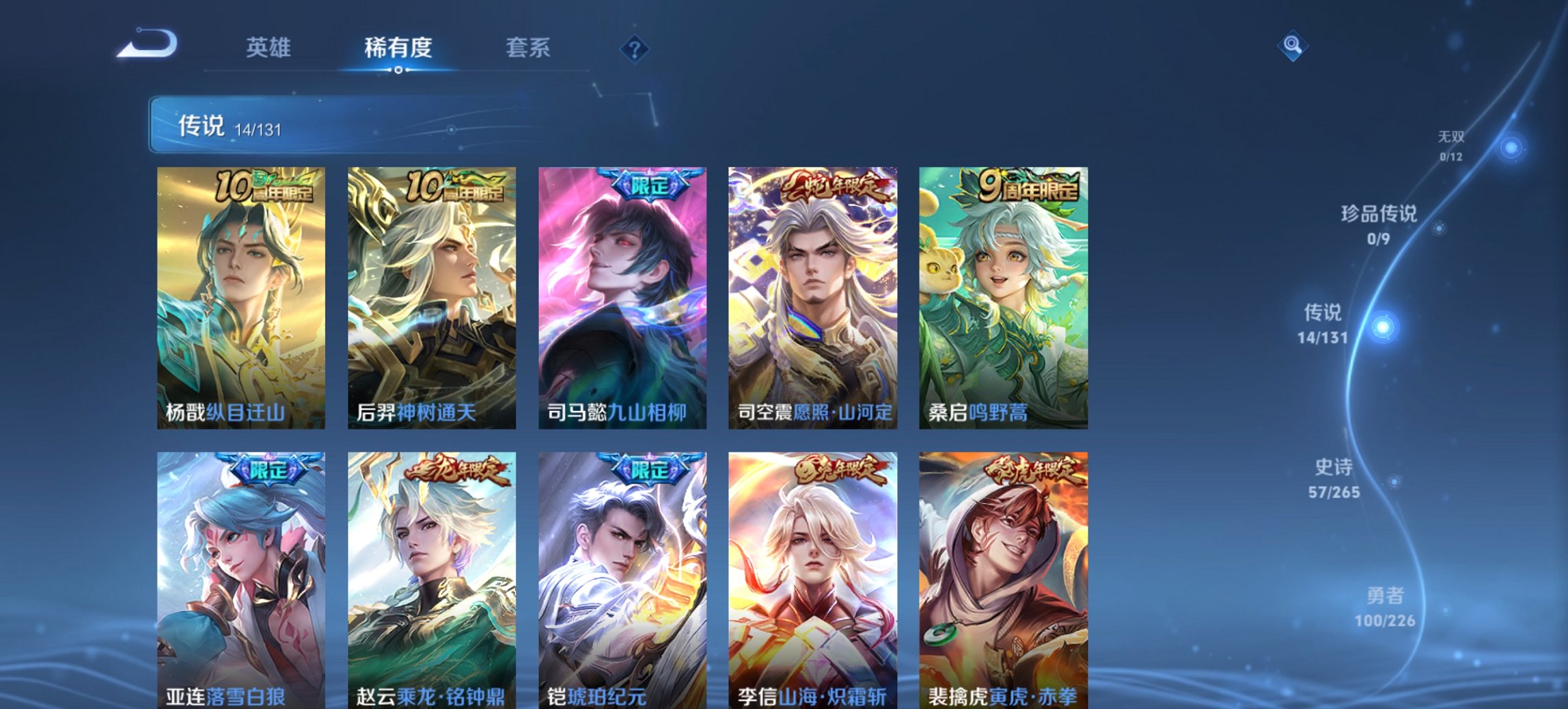Open the search magnifier icon

[x=1291, y=46]
